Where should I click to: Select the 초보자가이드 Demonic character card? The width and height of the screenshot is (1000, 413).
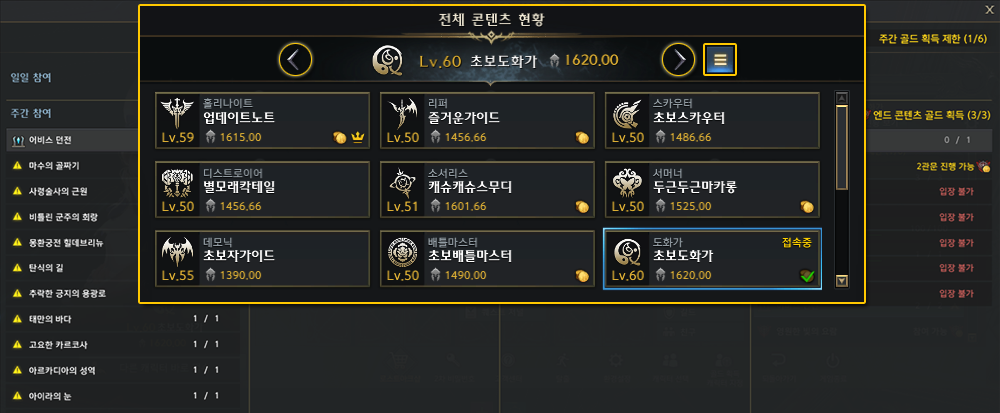(263, 258)
